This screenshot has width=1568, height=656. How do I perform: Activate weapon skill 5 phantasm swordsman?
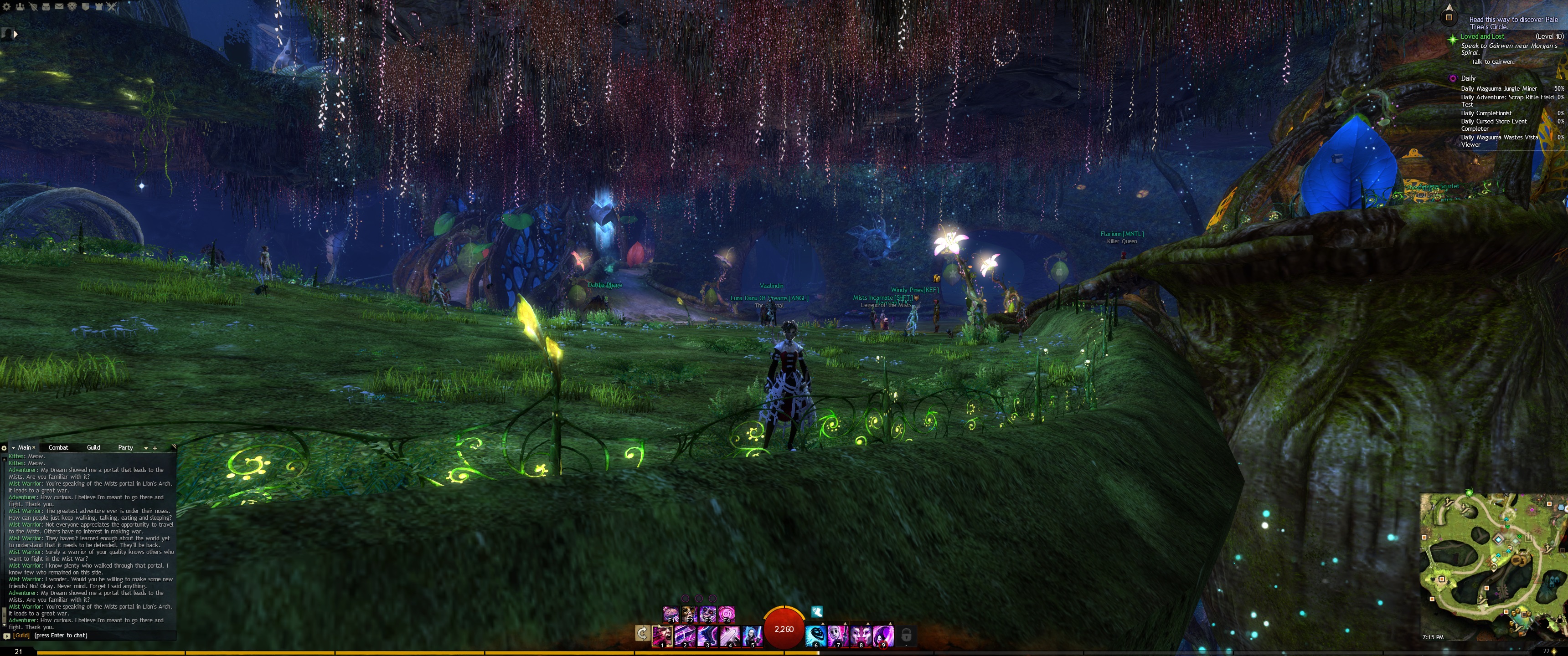click(x=753, y=635)
